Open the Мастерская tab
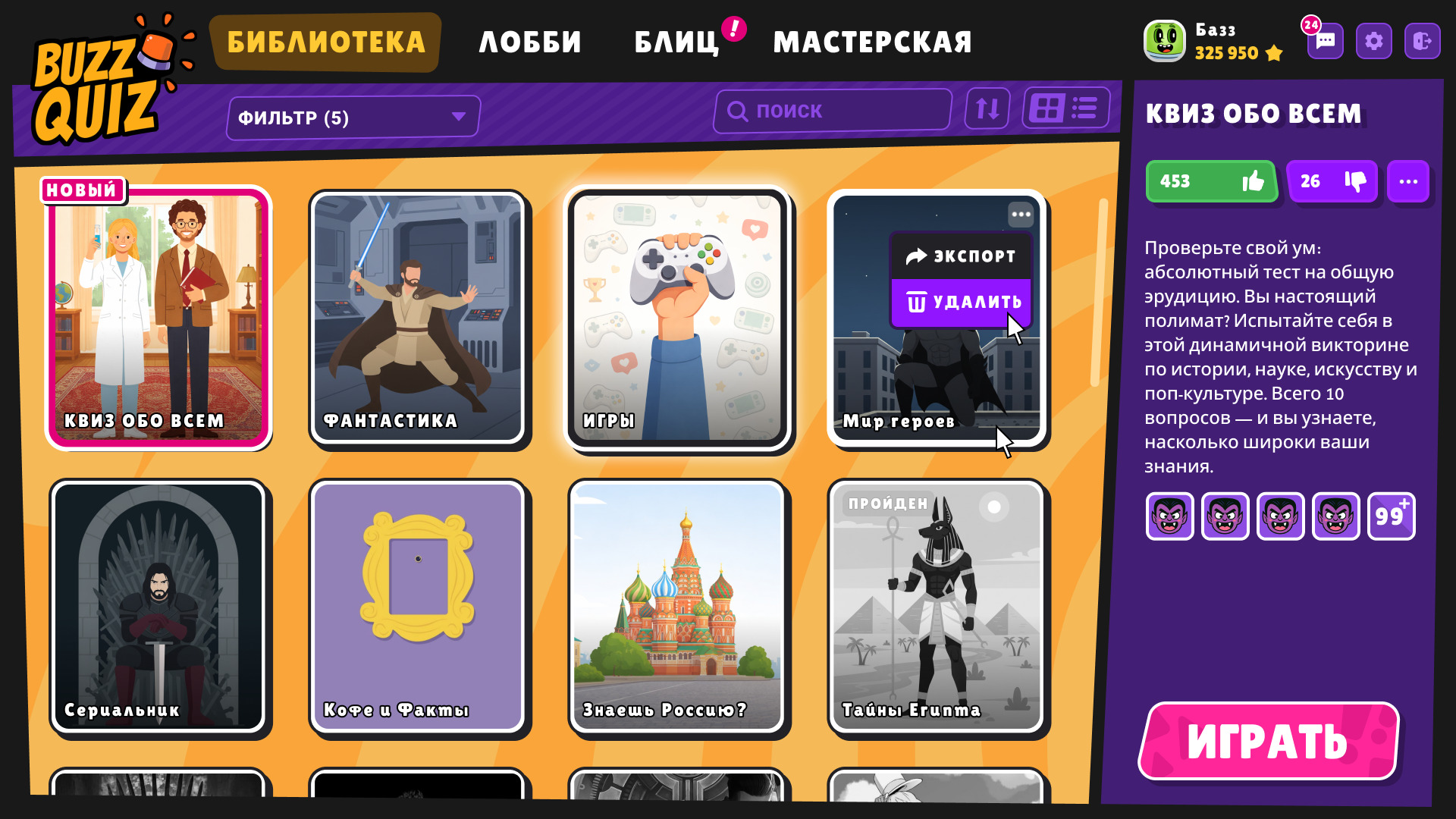The width and height of the screenshot is (1456, 819). [872, 42]
